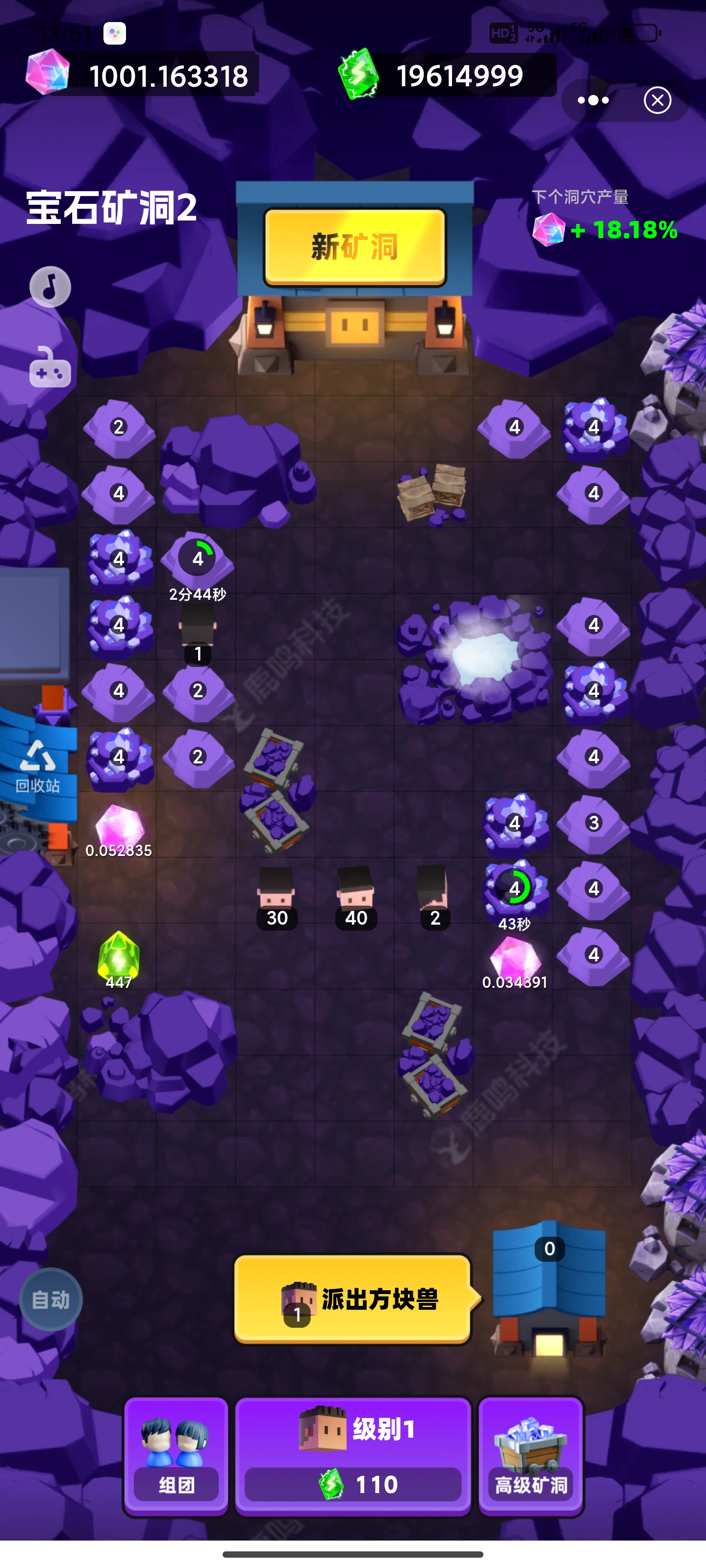
Task: Close the mini-program with the X button
Action: coord(657,100)
